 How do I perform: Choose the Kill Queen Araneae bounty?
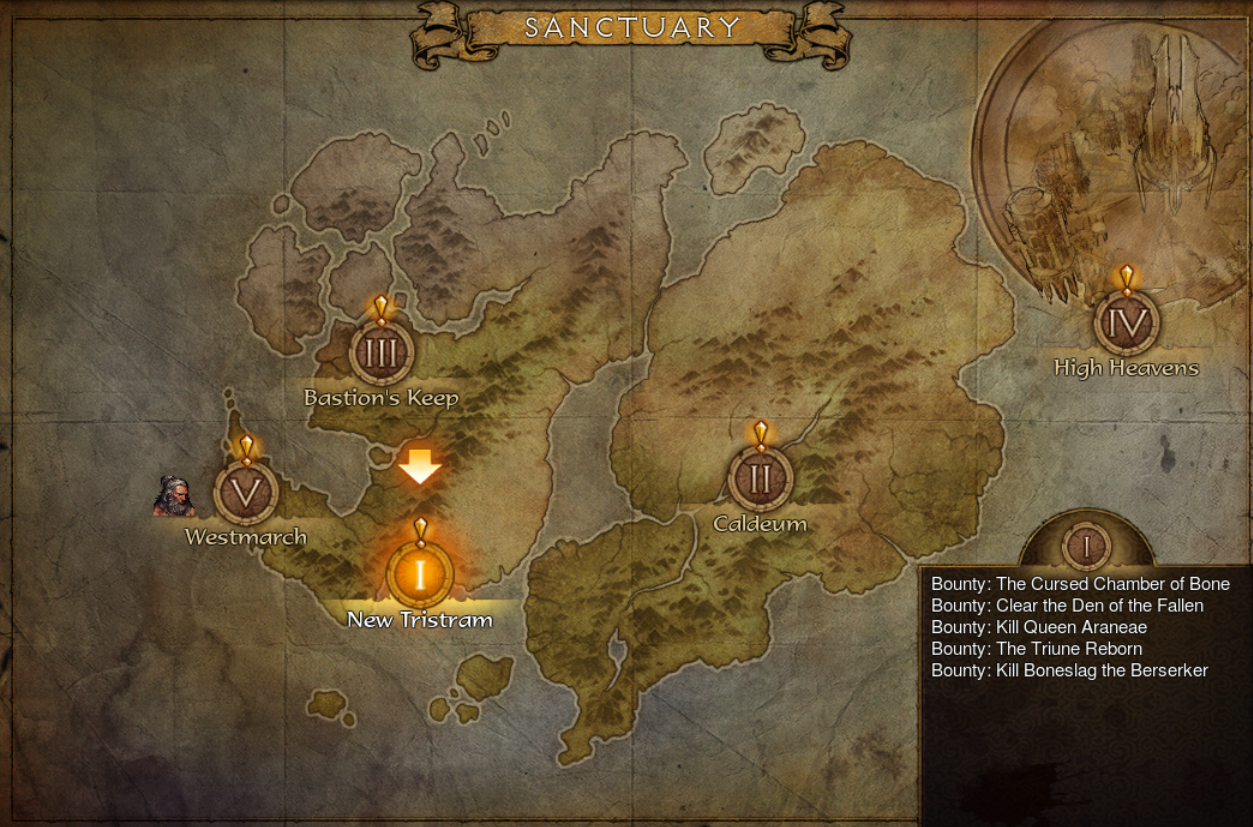(1039, 628)
